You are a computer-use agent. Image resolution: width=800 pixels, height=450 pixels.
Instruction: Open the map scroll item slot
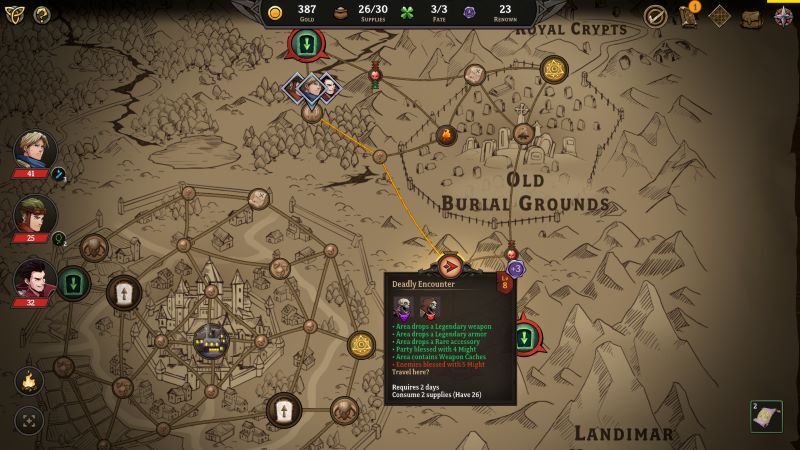[767, 416]
